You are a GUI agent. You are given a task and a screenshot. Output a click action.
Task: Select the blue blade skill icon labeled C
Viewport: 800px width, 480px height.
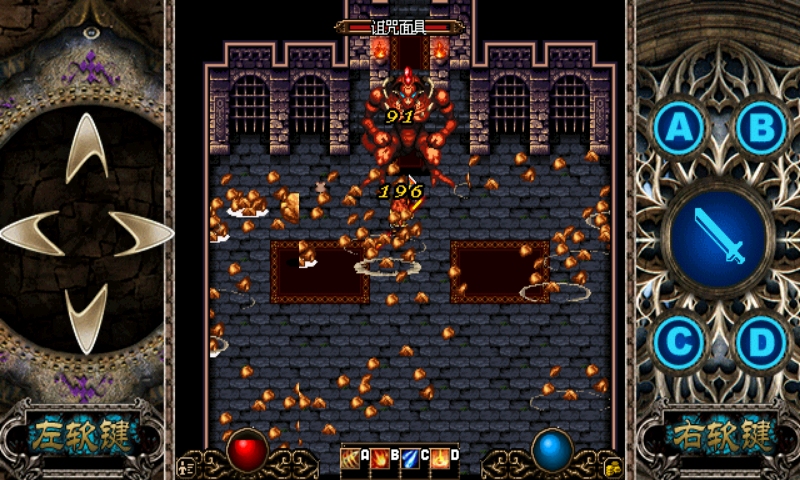pos(411,457)
